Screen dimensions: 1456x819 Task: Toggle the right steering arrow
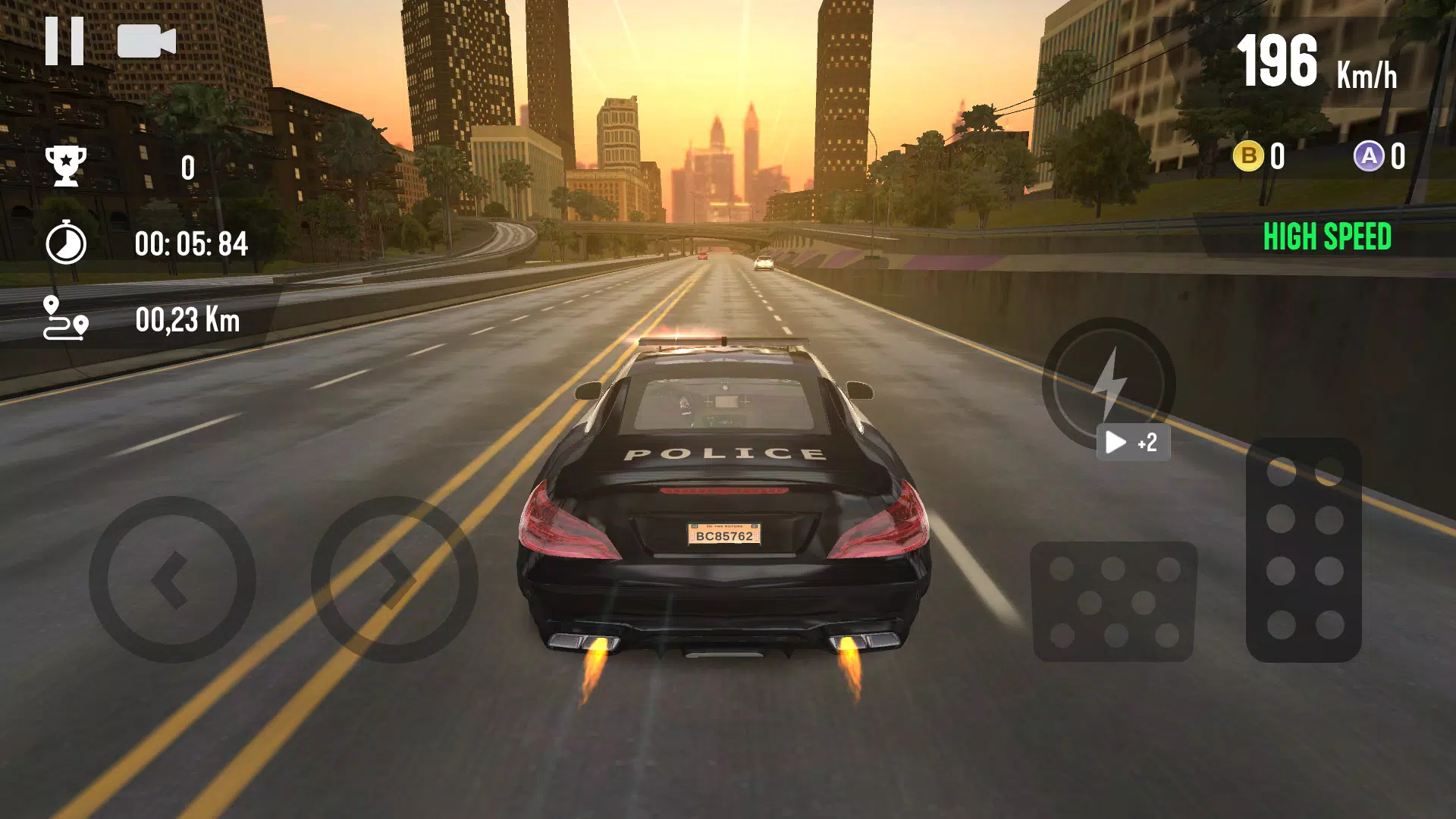[394, 580]
